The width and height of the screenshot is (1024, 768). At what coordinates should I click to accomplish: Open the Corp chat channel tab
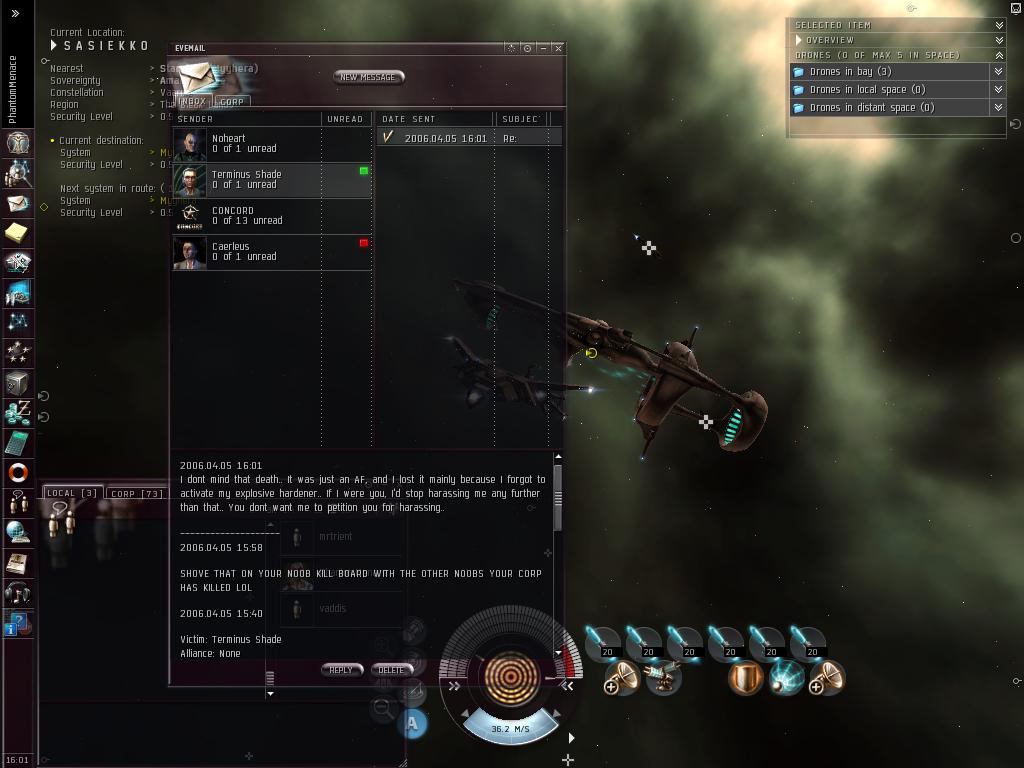coord(137,493)
